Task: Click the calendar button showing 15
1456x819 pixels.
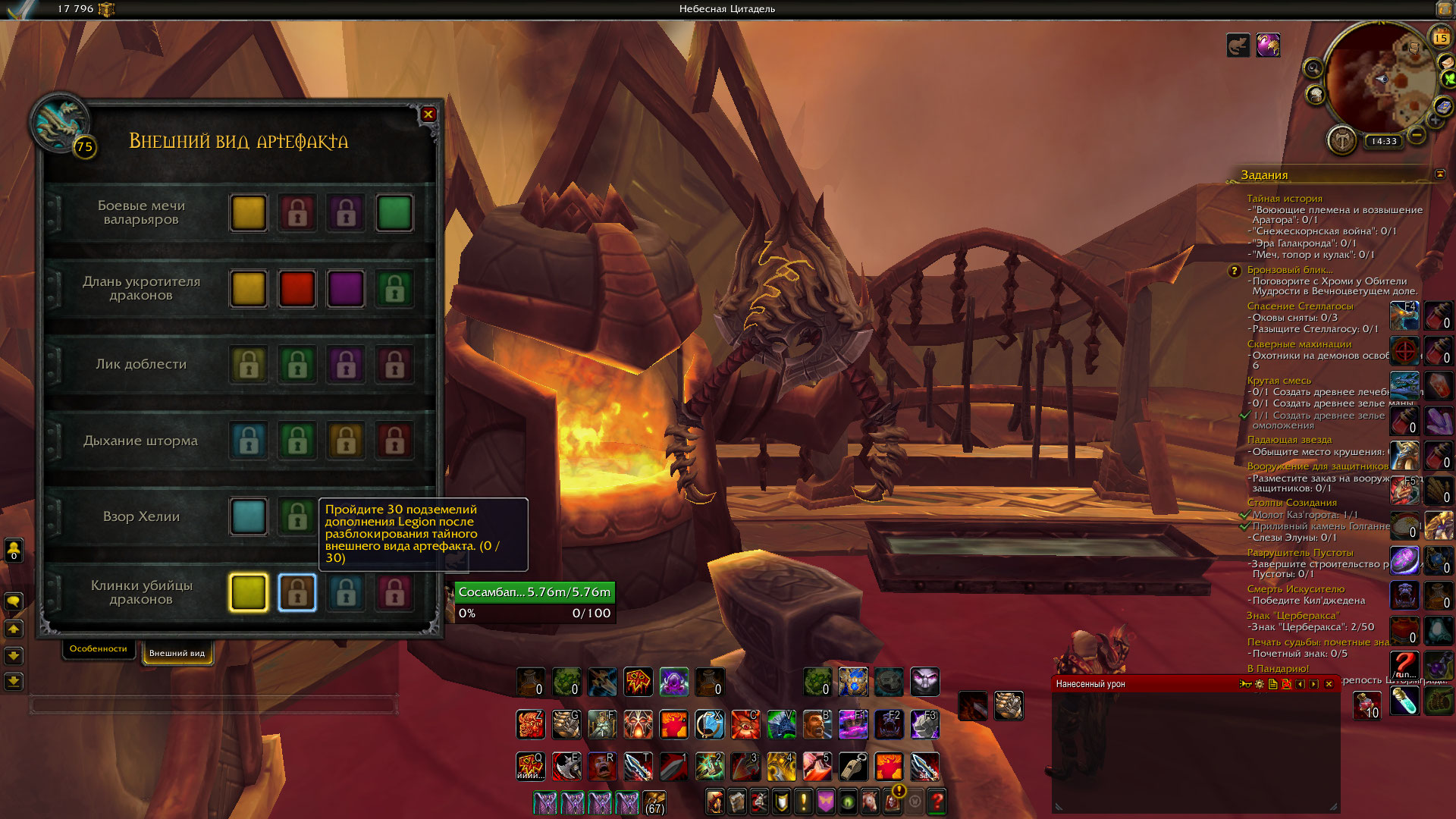Action: tap(1440, 36)
